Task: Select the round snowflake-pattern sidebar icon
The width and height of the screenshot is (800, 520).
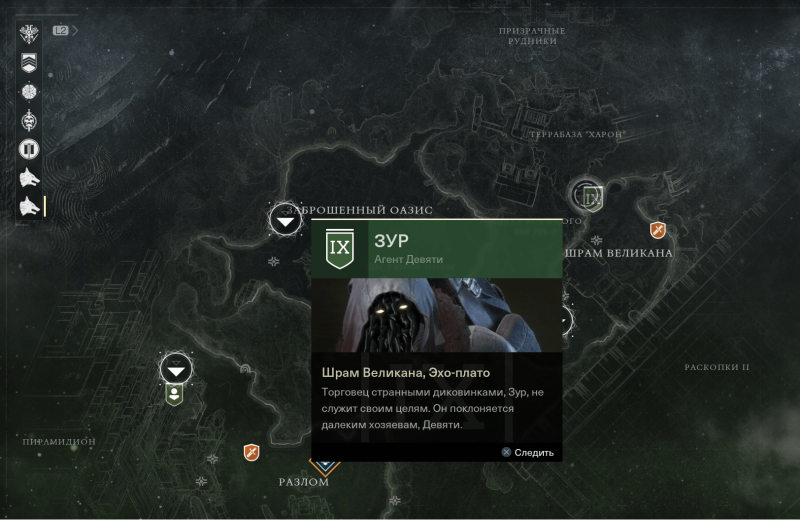Action: [x=30, y=91]
